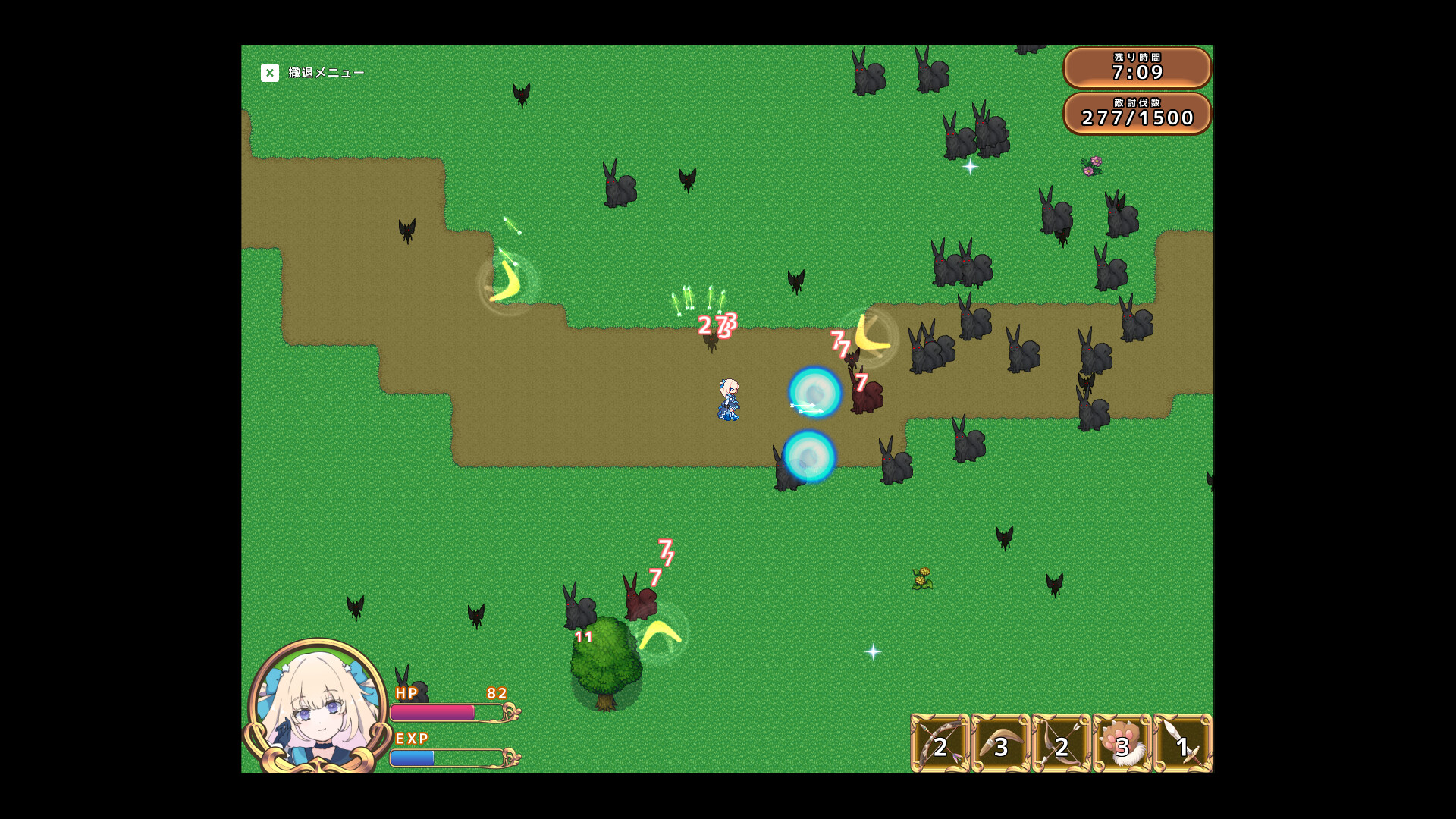Select the plain wooden bow weapon slot

[1061, 744]
